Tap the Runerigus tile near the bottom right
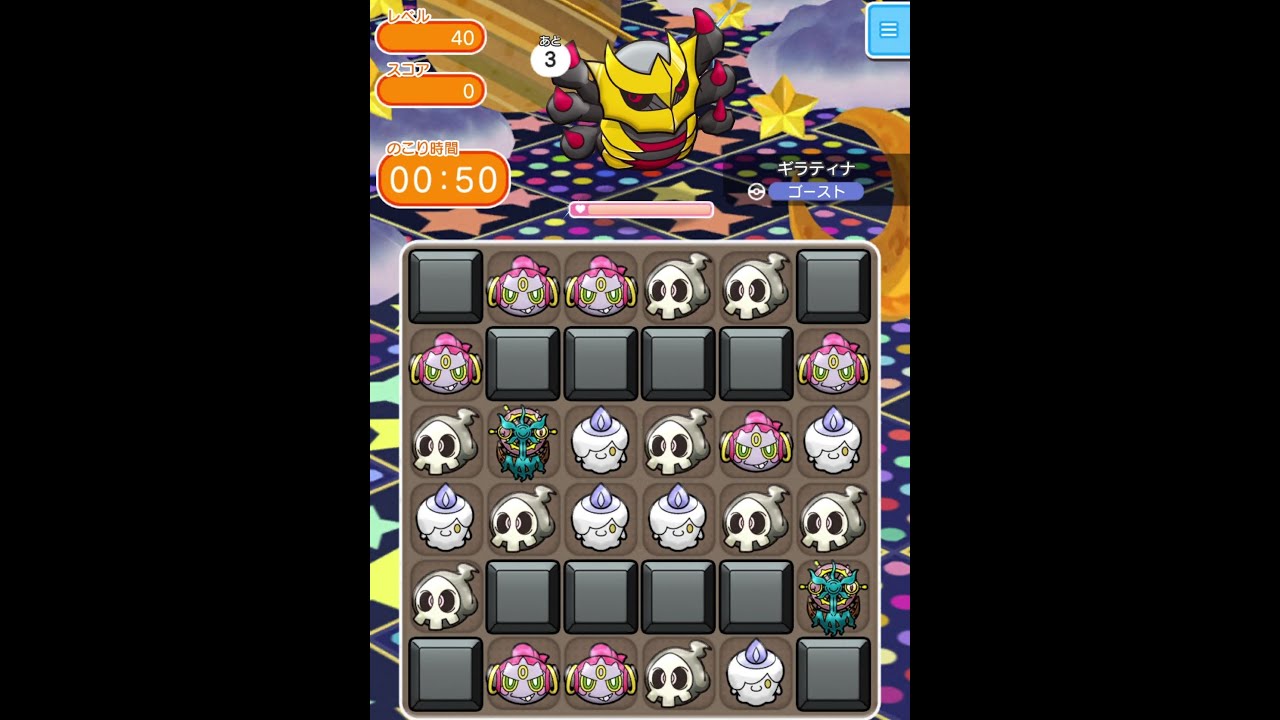 tap(833, 596)
